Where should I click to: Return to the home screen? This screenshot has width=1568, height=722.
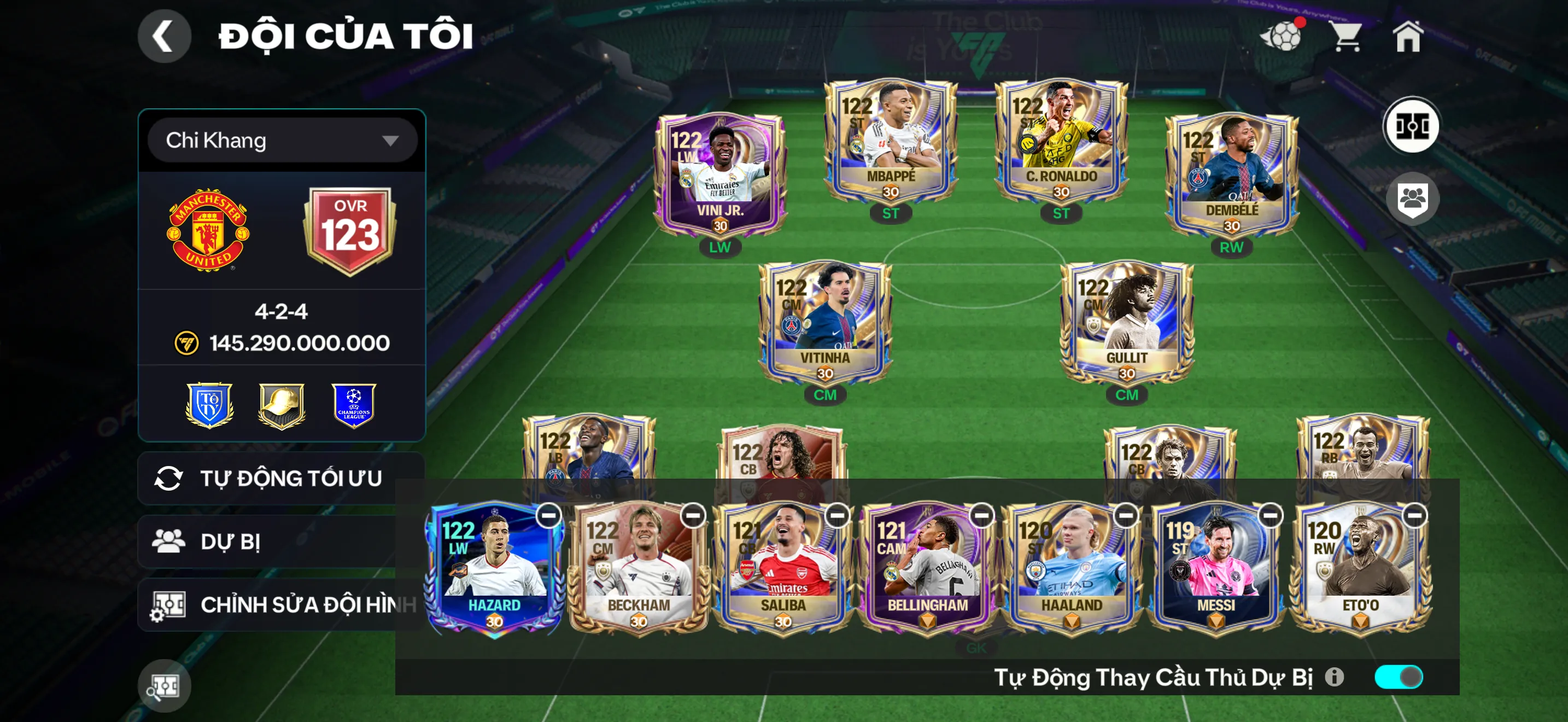1407,37
